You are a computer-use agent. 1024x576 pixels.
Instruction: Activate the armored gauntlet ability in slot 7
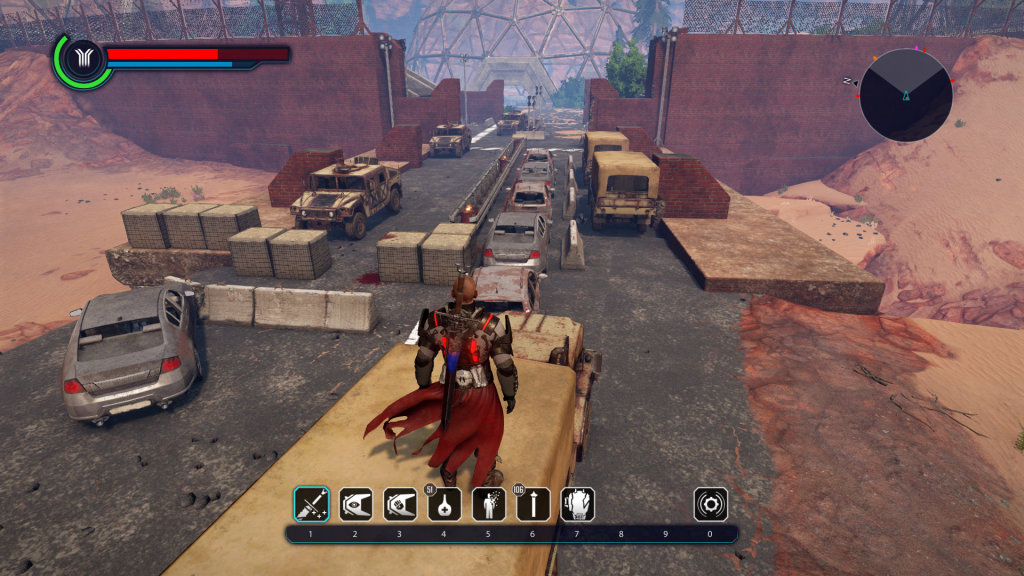(578, 504)
